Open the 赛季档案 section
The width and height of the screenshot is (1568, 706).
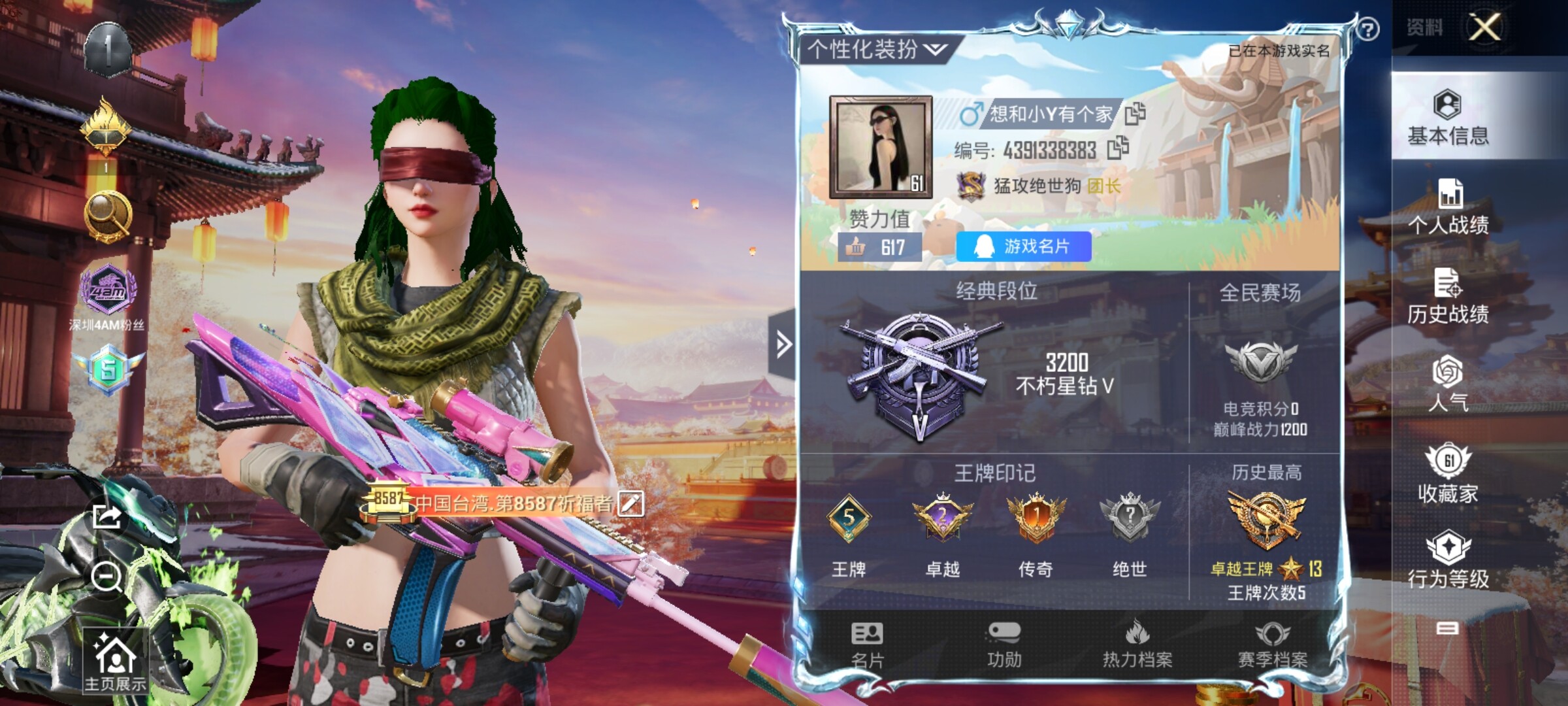tap(1272, 645)
